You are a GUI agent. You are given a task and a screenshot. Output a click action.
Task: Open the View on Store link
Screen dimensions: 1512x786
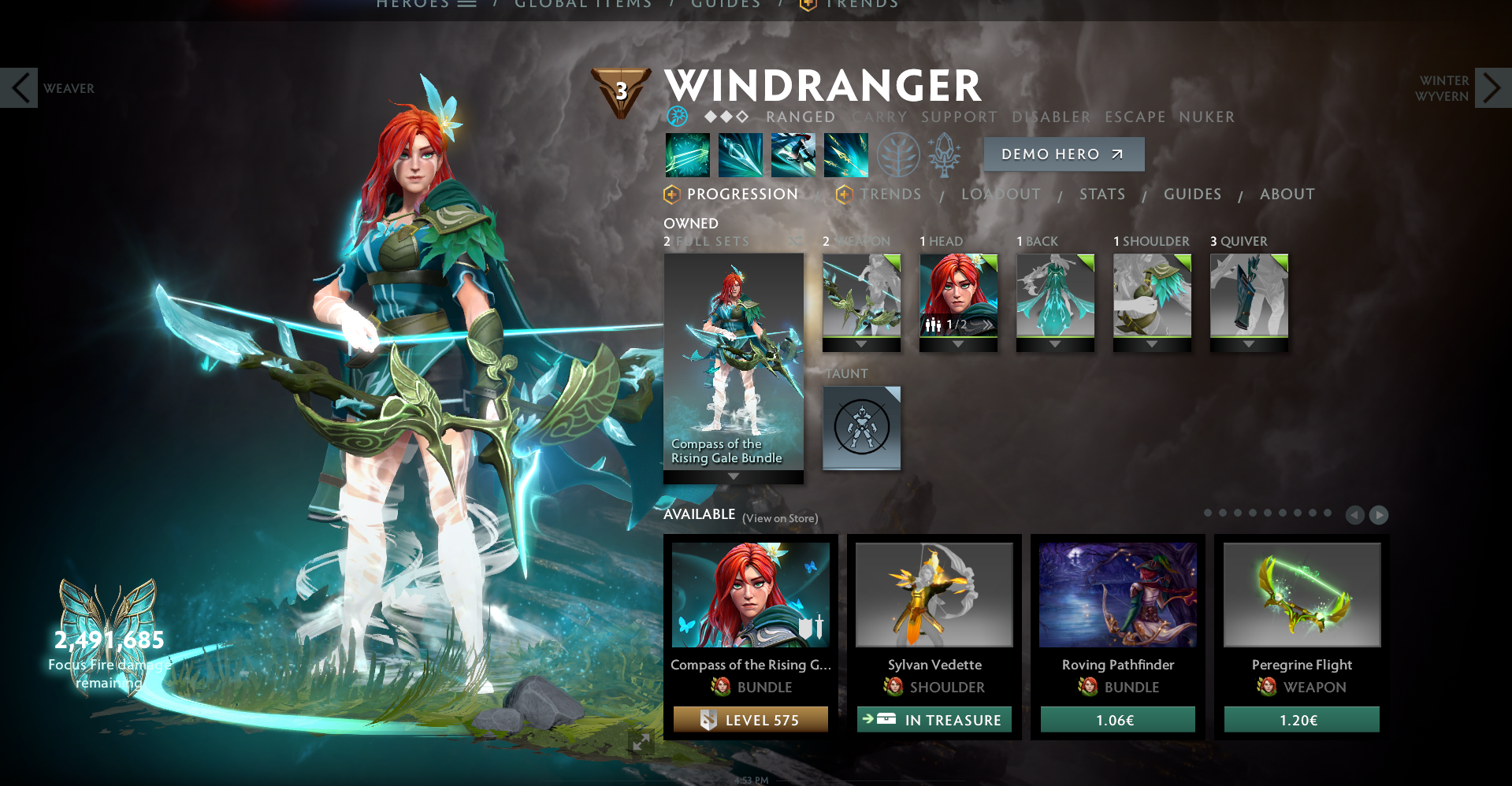[779, 518]
